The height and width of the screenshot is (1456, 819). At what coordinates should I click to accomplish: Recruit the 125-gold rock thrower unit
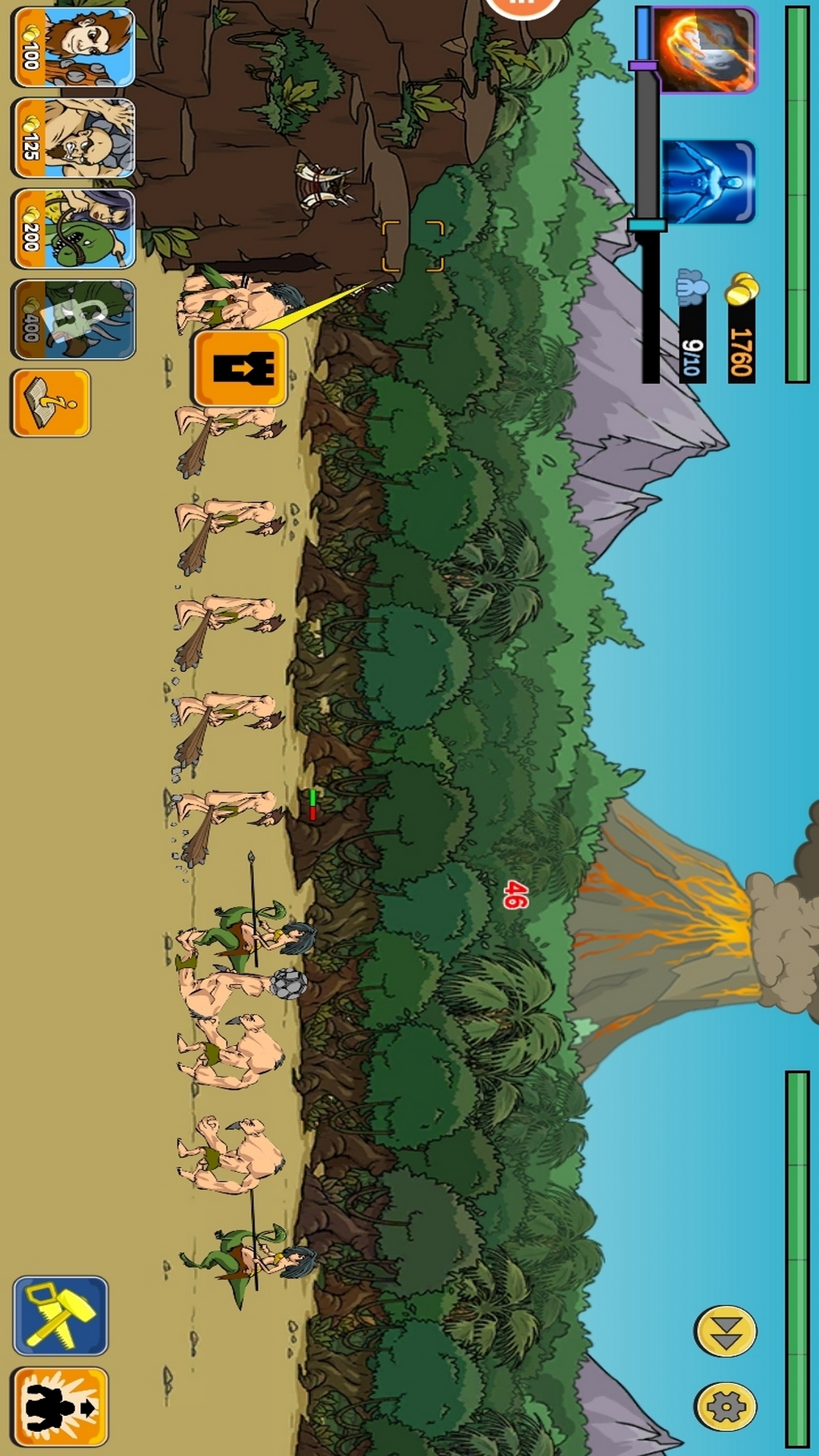point(73,138)
